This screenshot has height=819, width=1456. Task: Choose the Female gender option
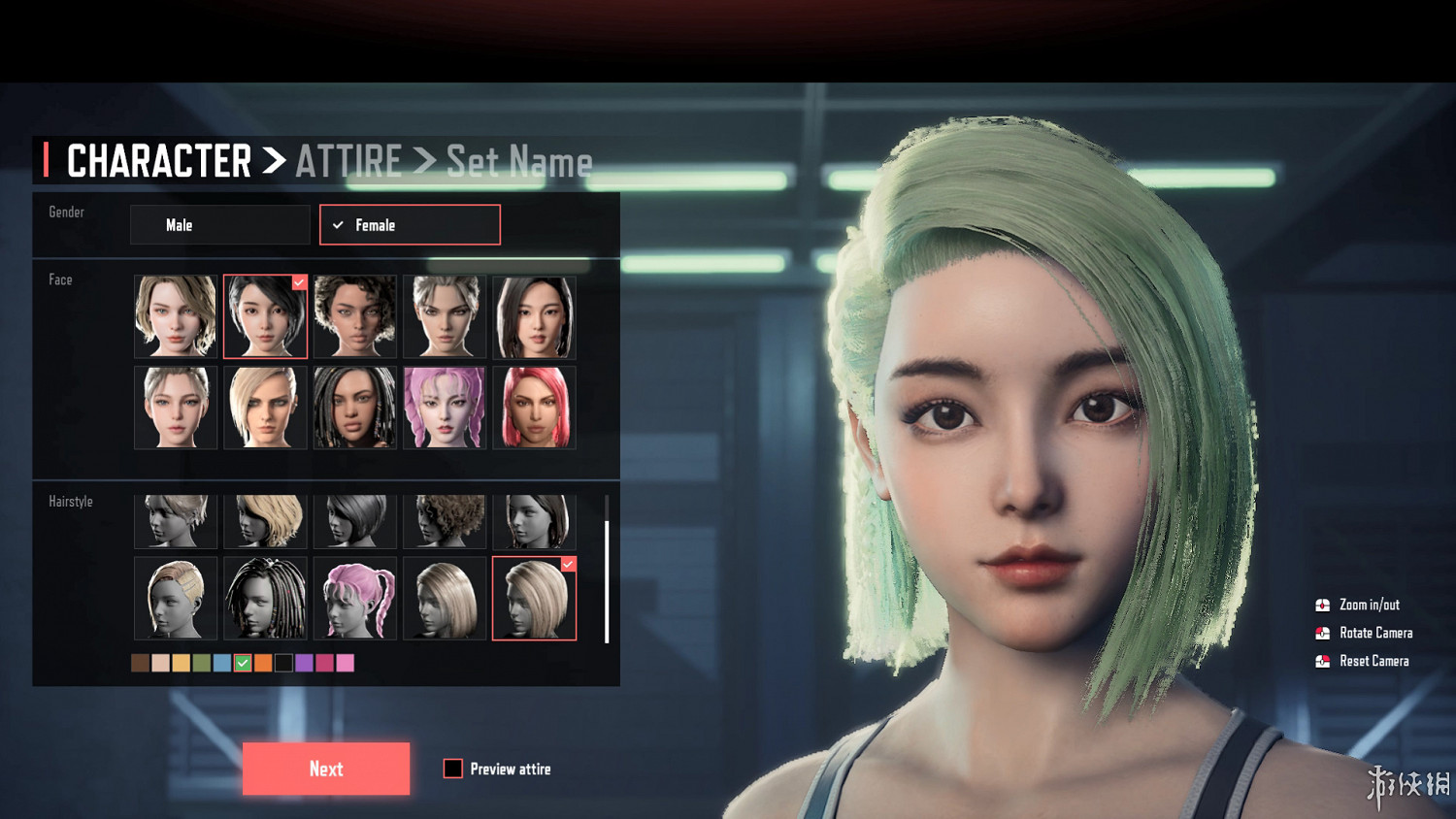[410, 225]
